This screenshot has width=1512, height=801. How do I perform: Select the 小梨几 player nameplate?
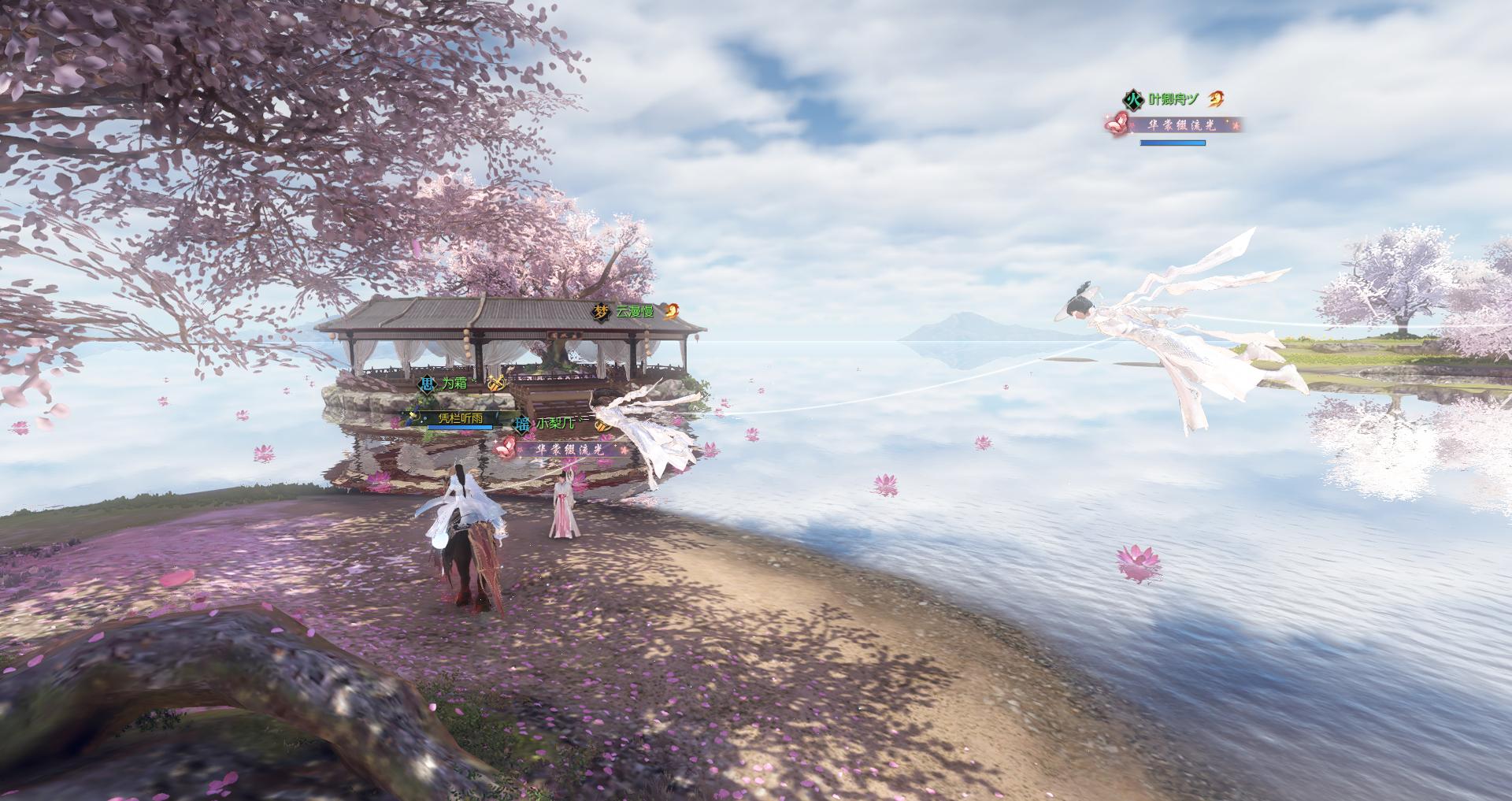pyautogui.click(x=556, y=424)
